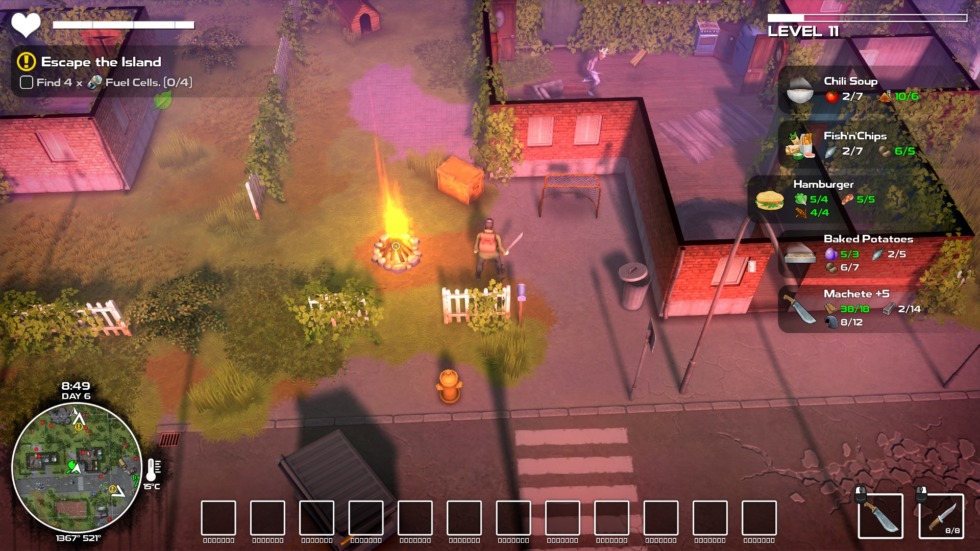Toggle the Find 4 Fuel Cells objective checkbox
The height and width of the screenshot is (551, 980).
click(26, 83)
